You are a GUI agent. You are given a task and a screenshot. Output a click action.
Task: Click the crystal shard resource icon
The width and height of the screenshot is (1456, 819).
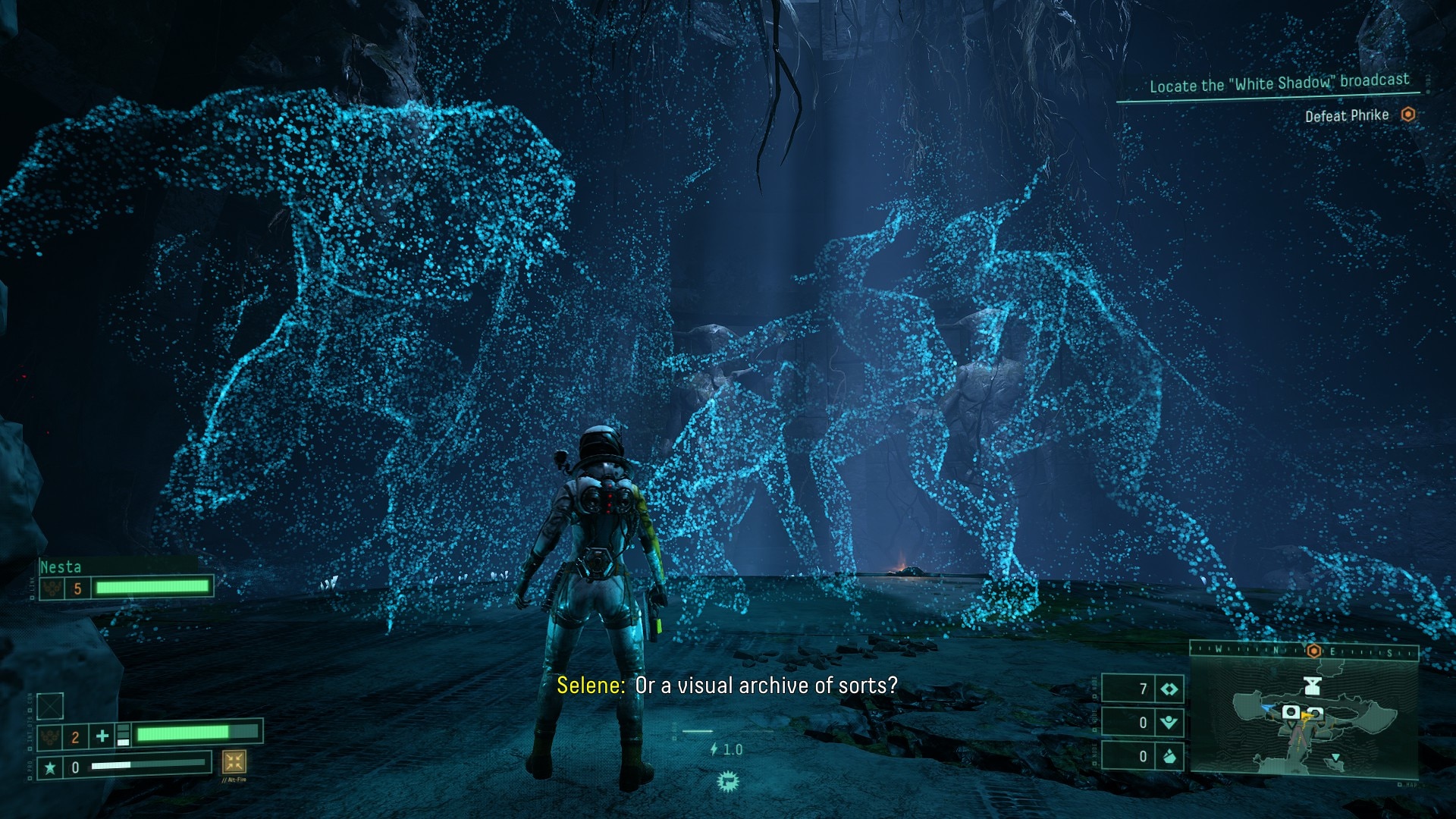point(1169,756)
